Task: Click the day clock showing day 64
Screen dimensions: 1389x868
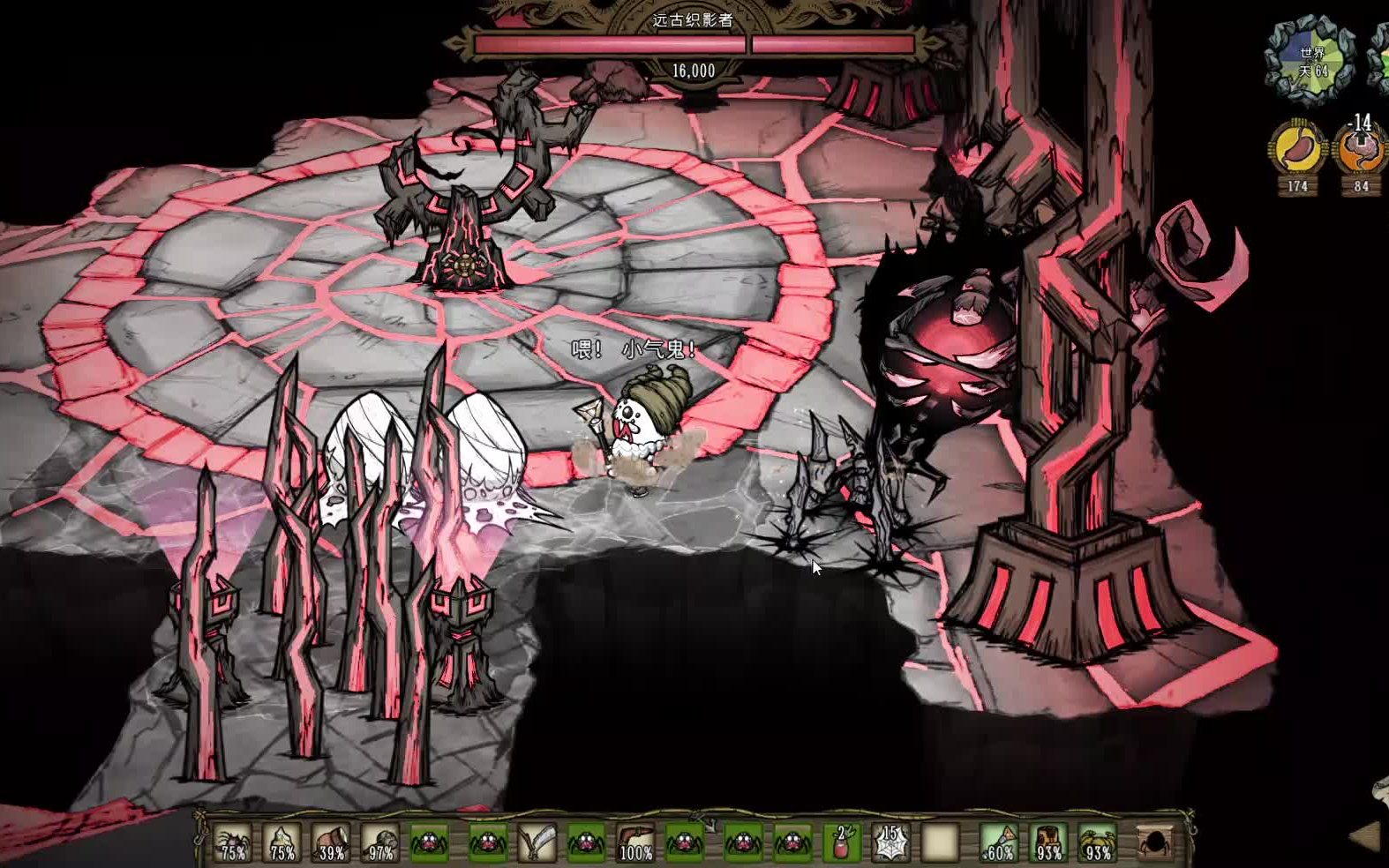Action: [1312, 62]
